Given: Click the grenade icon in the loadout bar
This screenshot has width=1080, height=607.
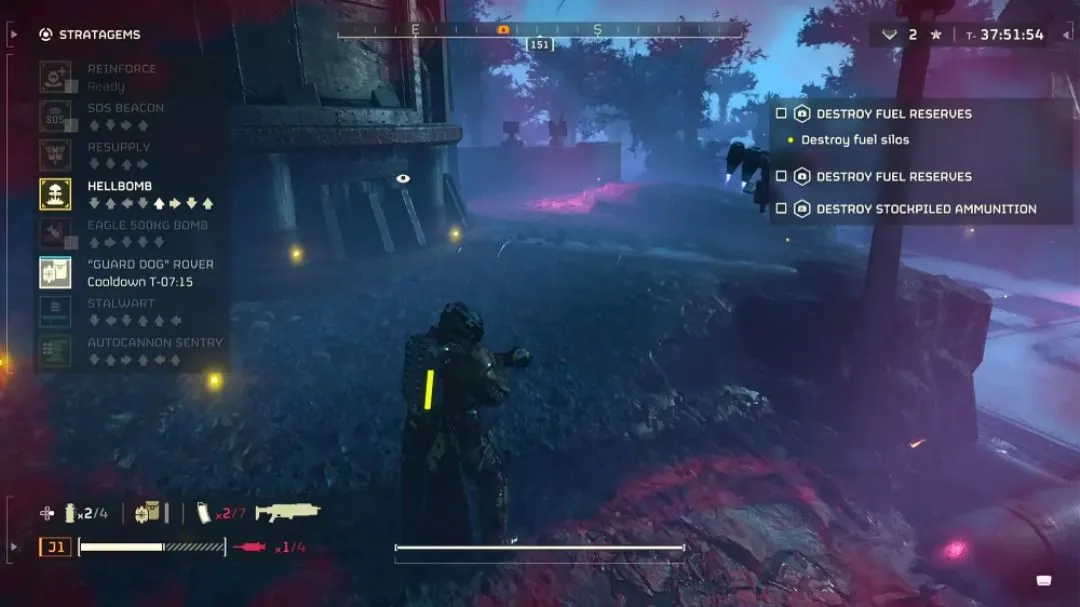Looking at the screenshot, I should point(71,513).
